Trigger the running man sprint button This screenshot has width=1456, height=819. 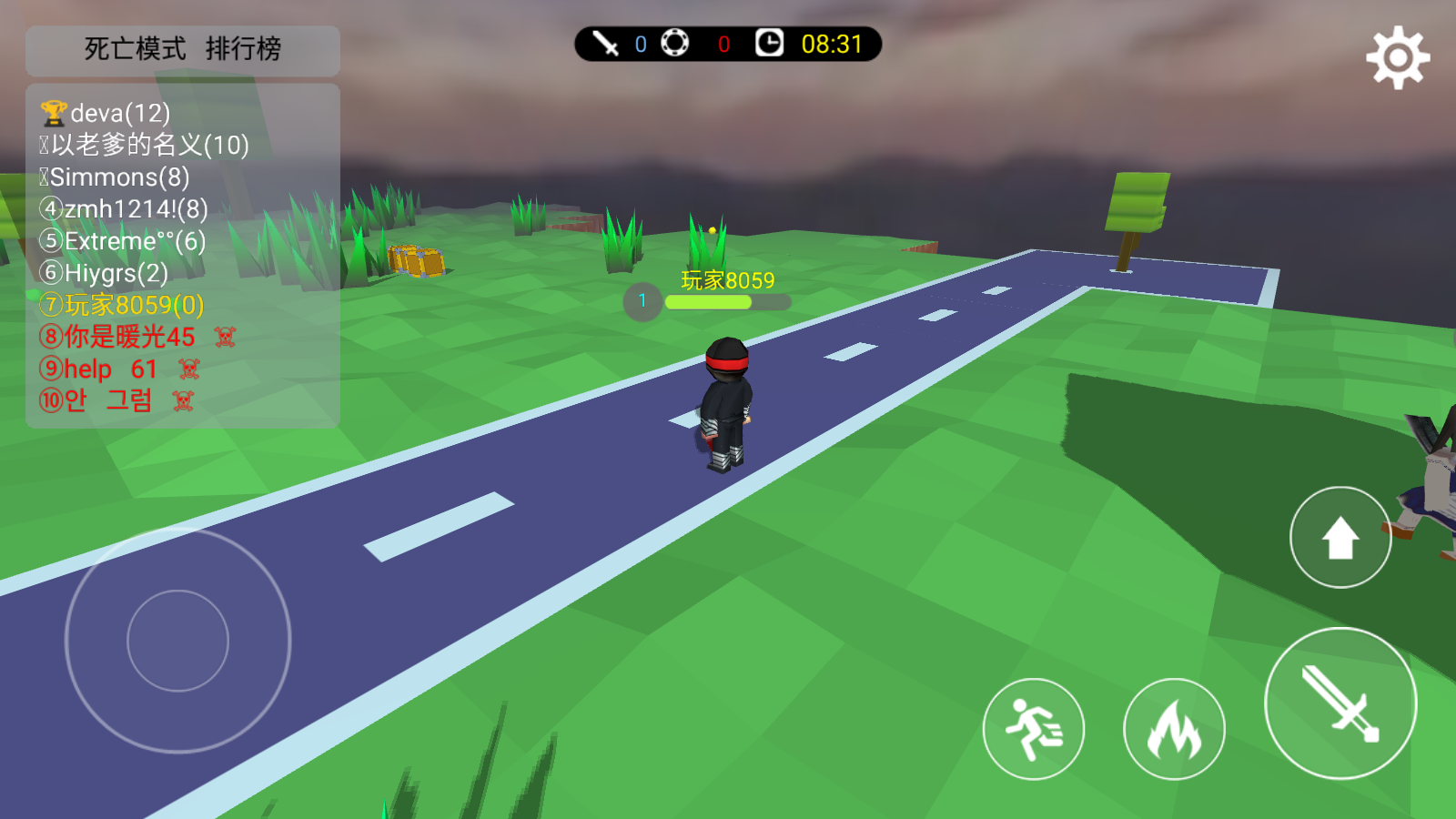[1034, 729]
